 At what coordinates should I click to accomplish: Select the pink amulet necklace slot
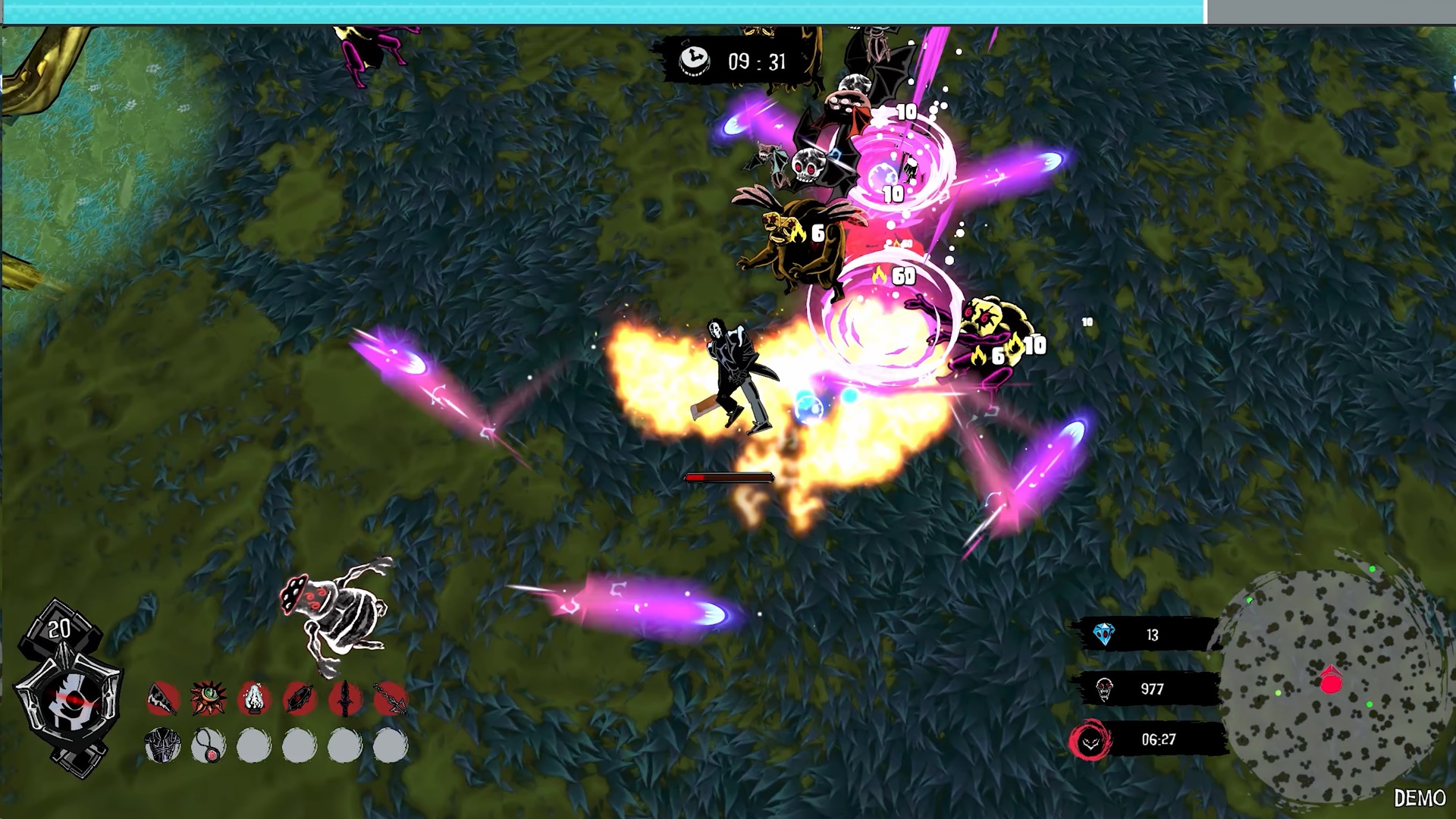209,746
